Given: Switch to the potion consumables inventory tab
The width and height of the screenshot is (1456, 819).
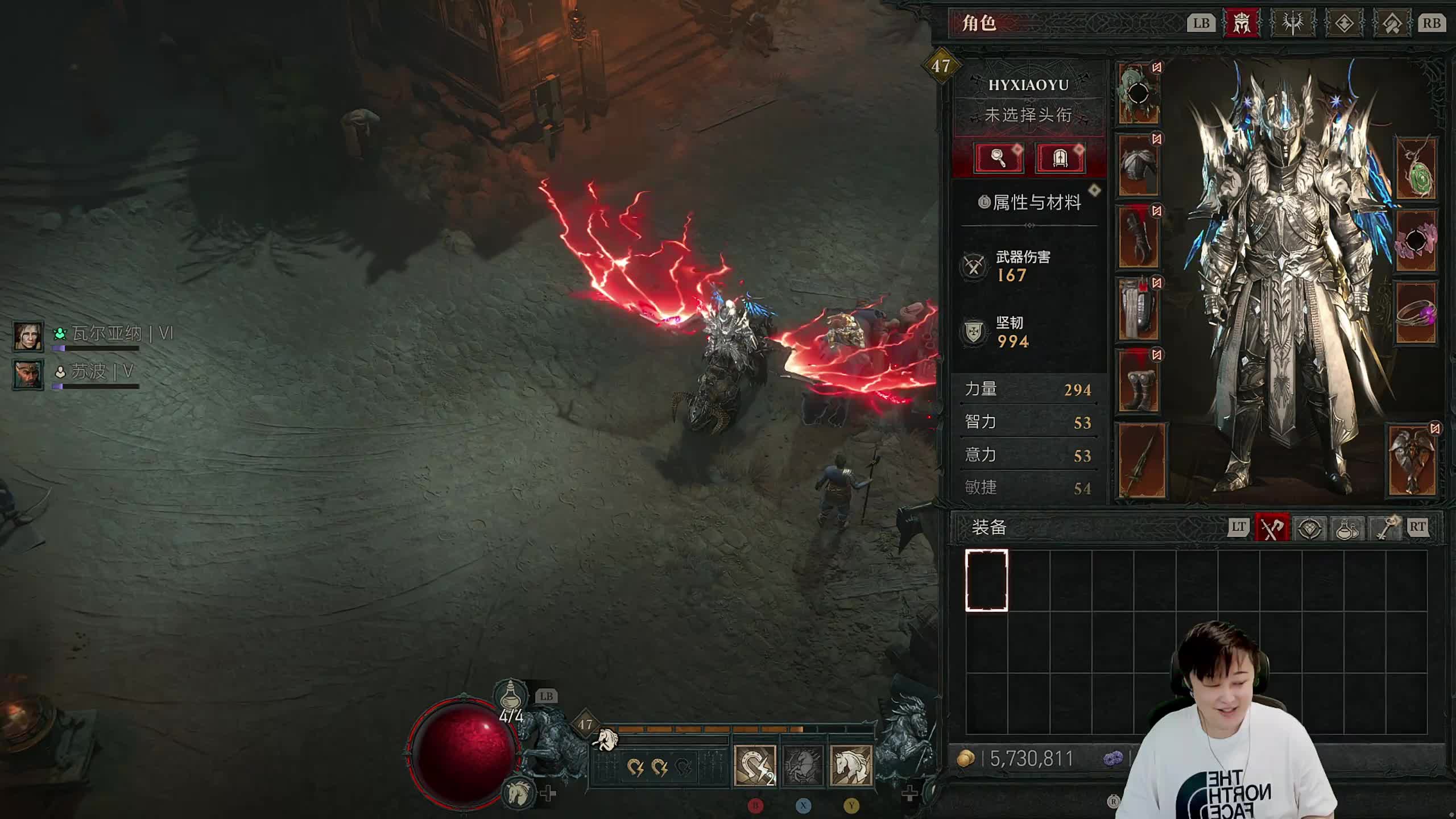Looking at the screenshot, I should 1347,528.
